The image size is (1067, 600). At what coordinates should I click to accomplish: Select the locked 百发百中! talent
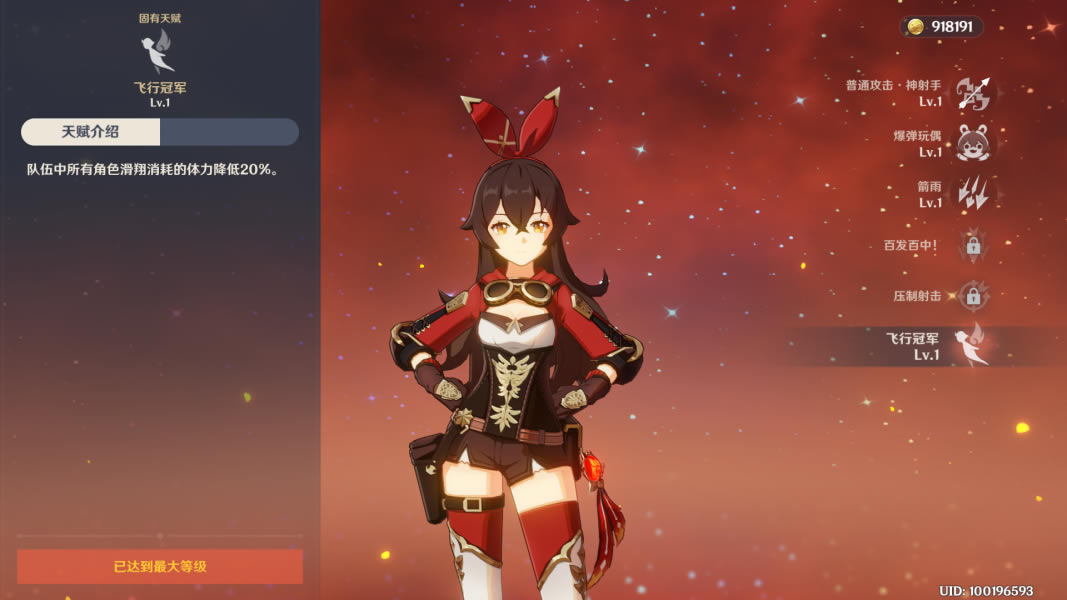tap(972, 244)
